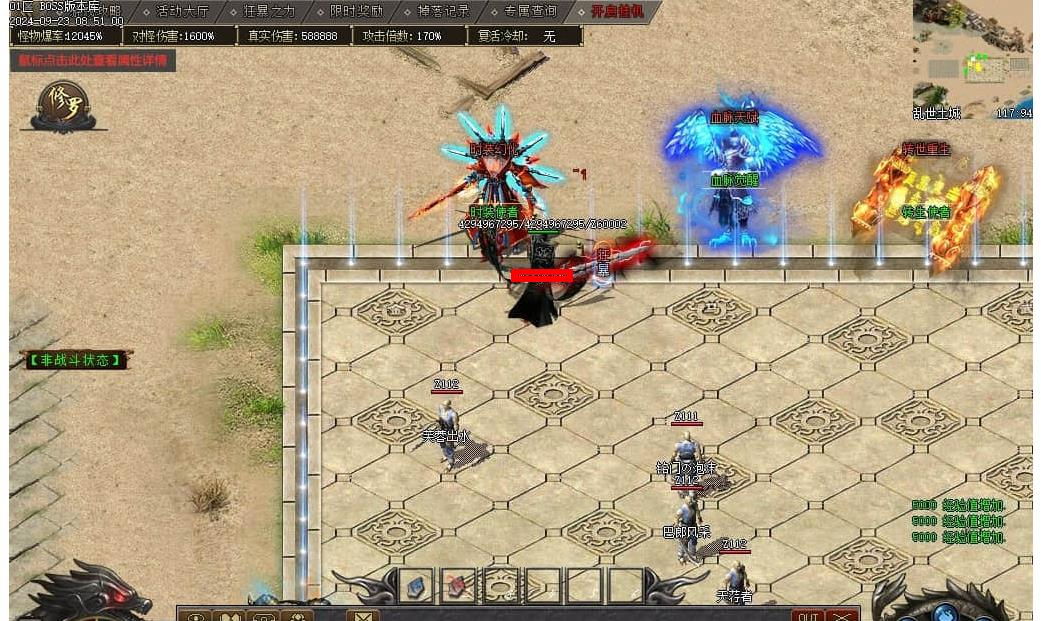This screenshot has height=621, width=1041.
Task: Toggle 开启挂机 auto-battle in red text
Action: point(617,12)
